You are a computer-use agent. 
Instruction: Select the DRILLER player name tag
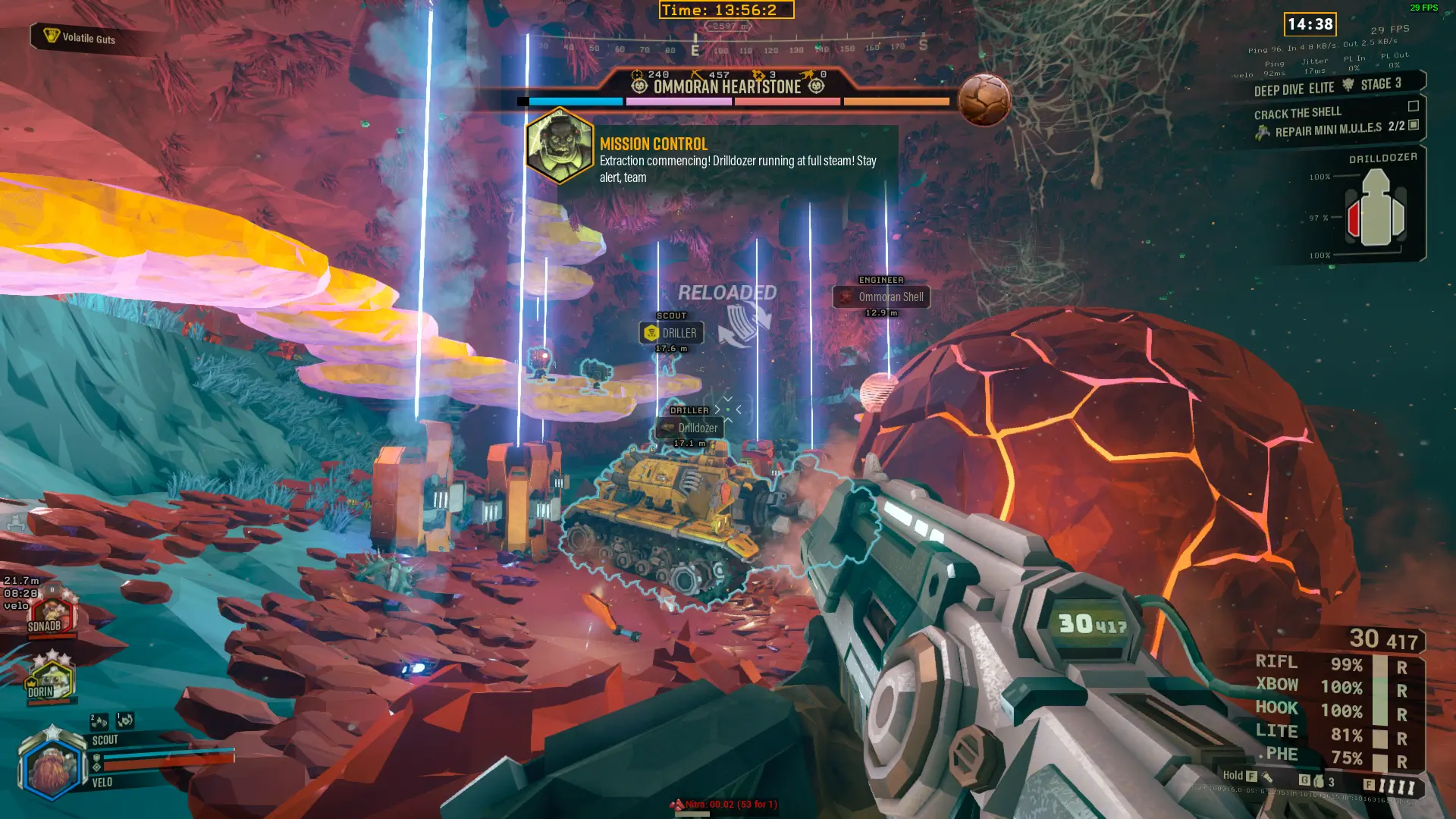tap(671, 333)
